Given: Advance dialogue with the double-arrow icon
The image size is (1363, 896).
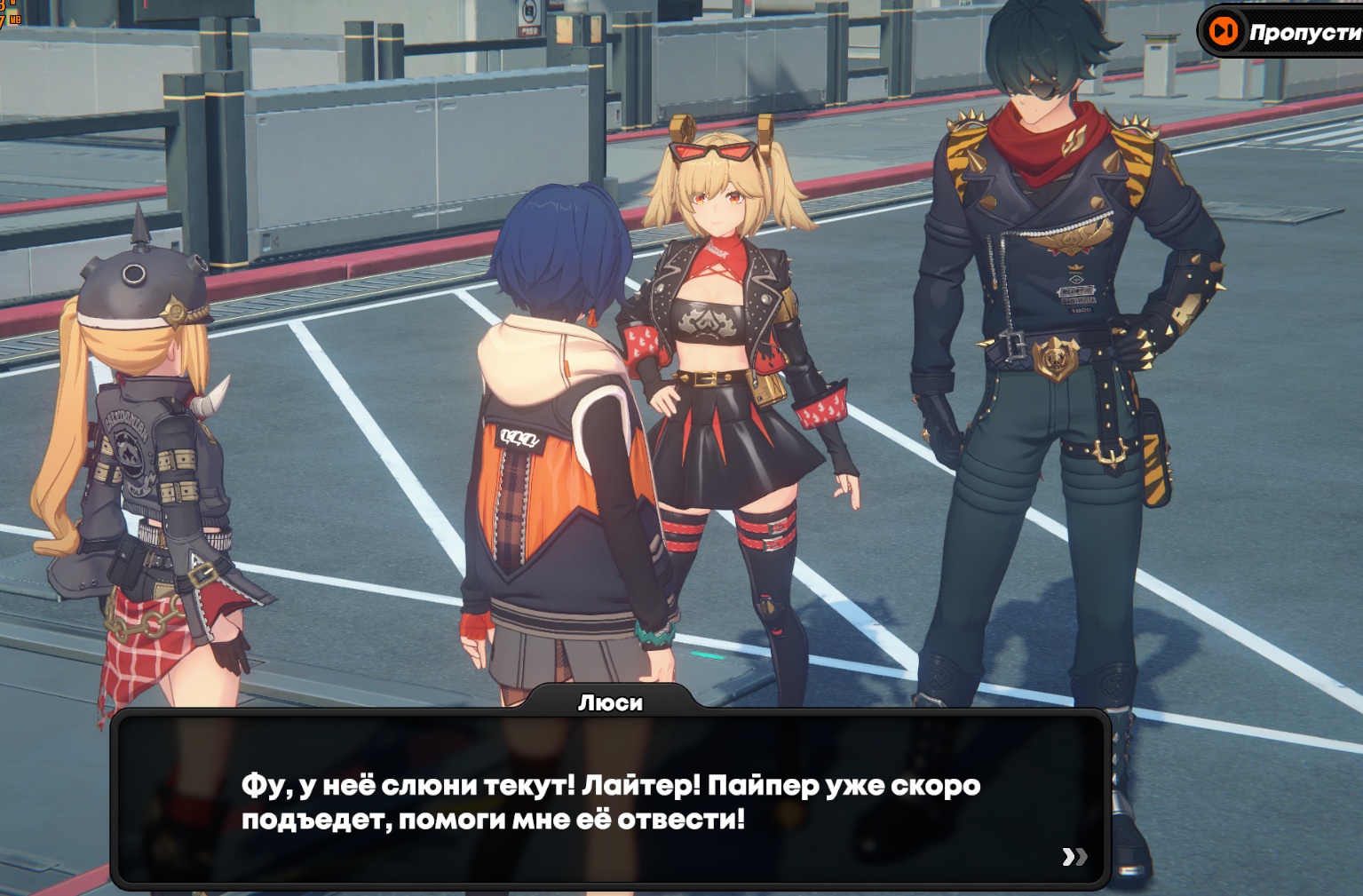Looking at the screenshot, I should [x=1074, y=856].
